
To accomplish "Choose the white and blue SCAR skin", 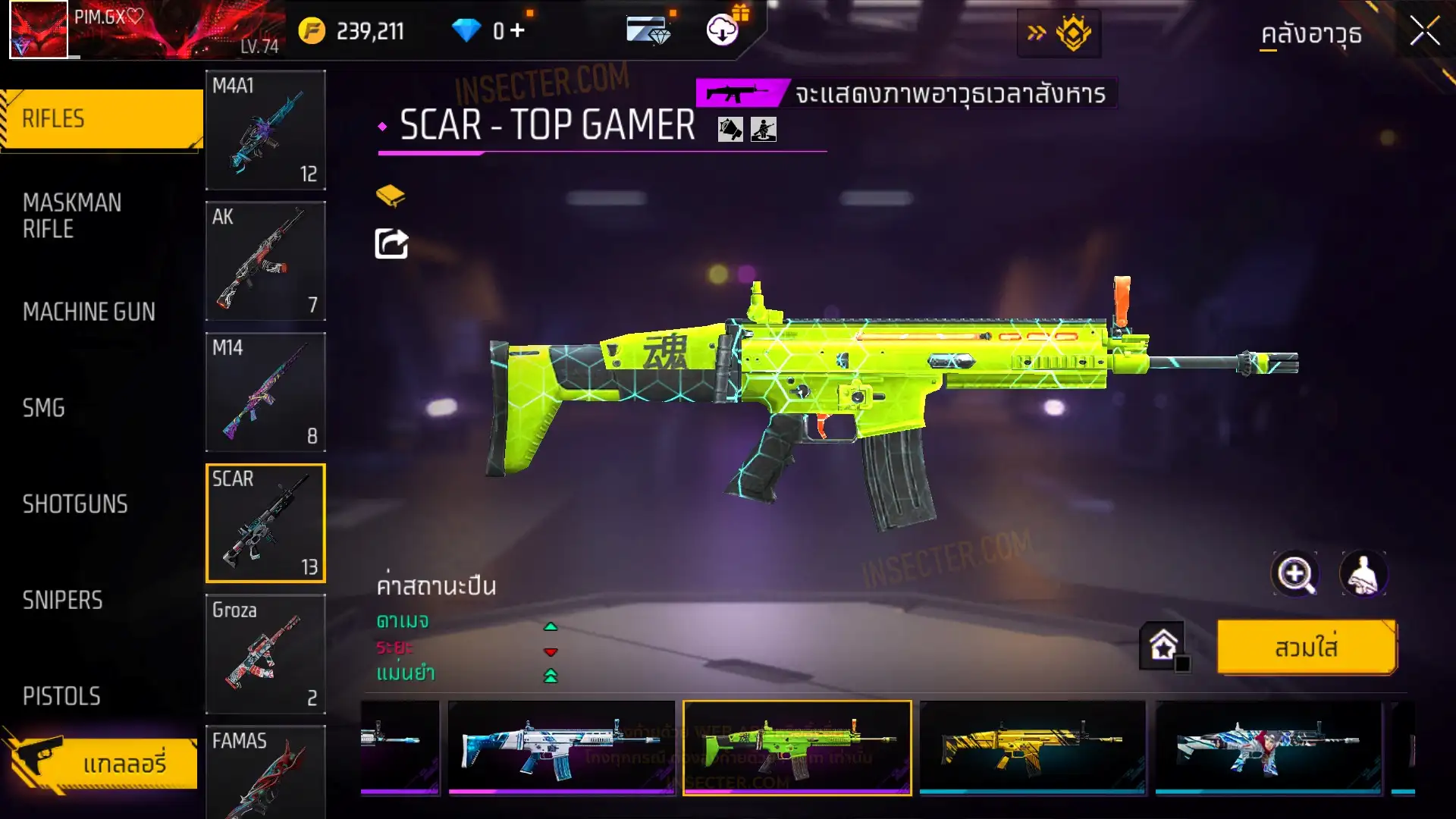I will pos(561,747).
